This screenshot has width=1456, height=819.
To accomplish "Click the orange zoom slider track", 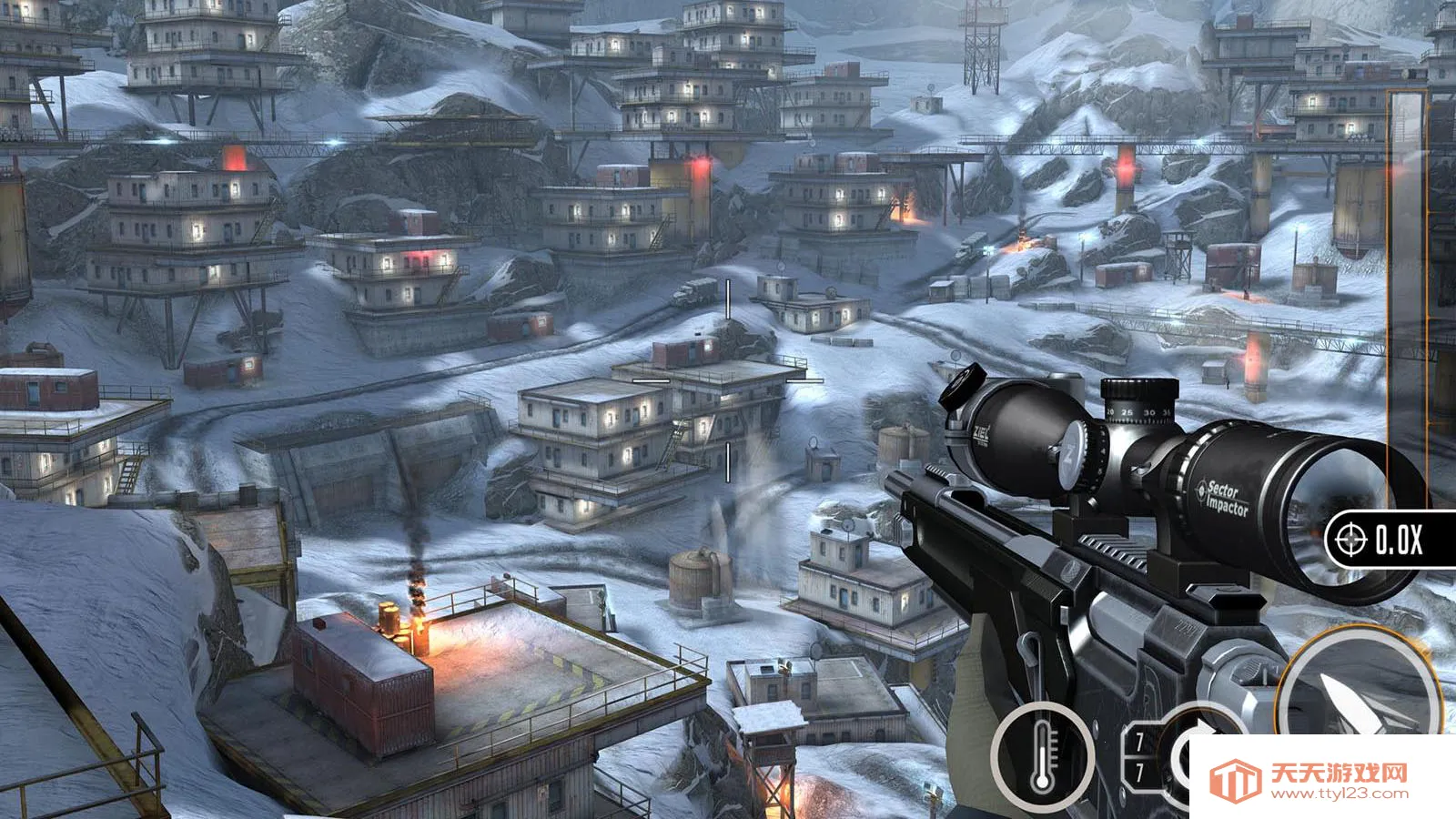I will tap(1407, 300).
